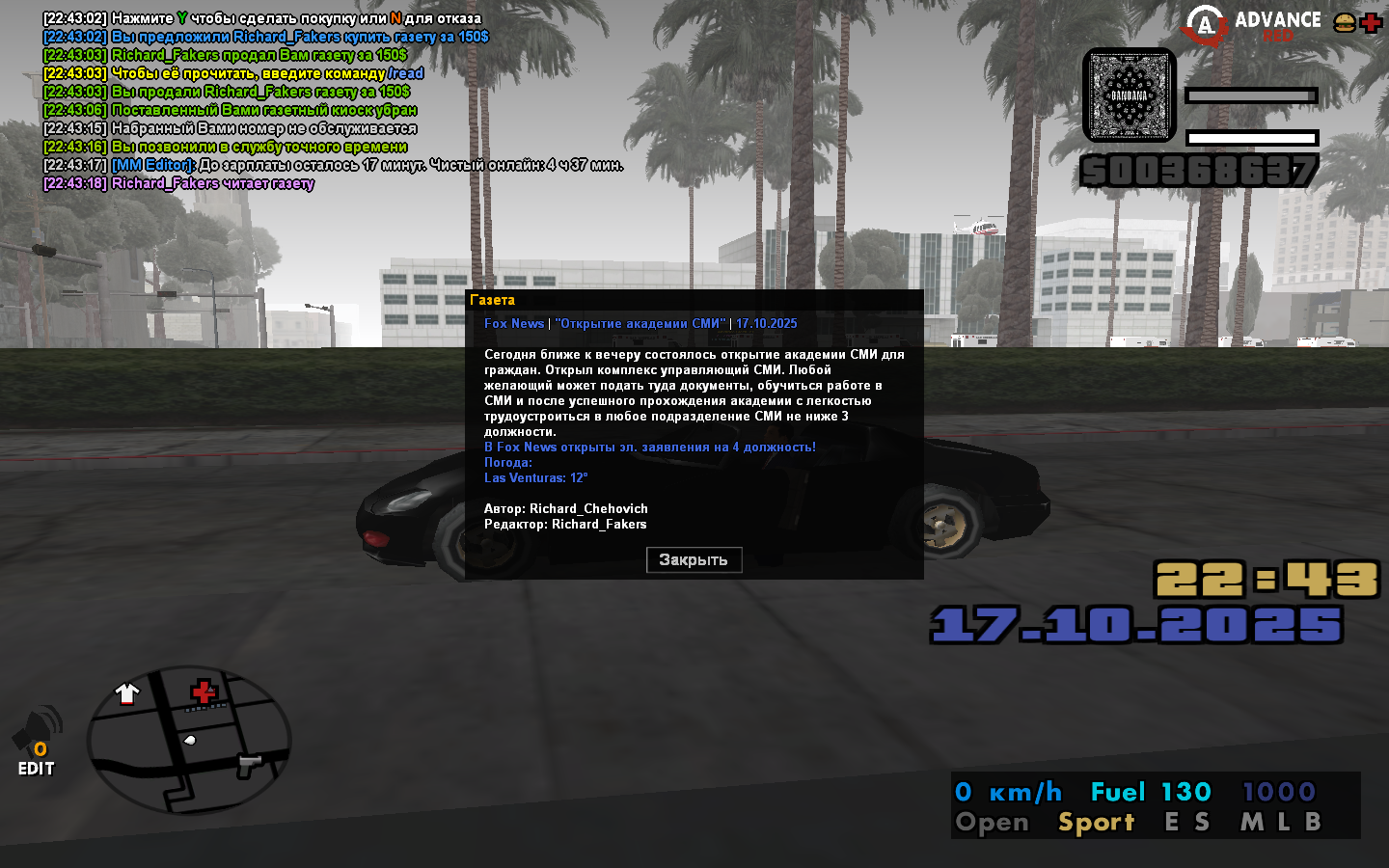Click the Open door status label

(992, 823)
